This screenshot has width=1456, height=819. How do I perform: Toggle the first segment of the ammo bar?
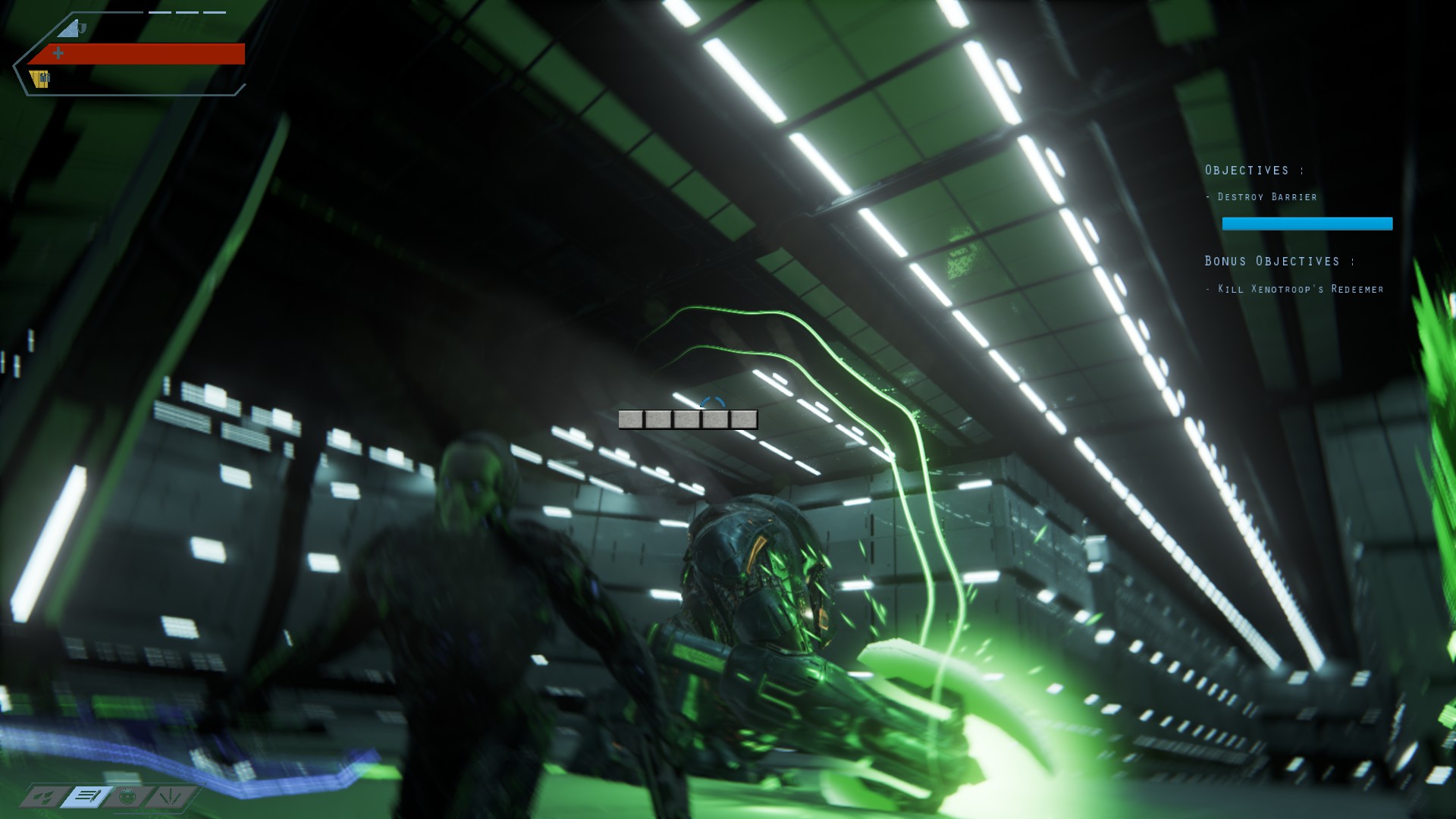(x=632, y=418)
